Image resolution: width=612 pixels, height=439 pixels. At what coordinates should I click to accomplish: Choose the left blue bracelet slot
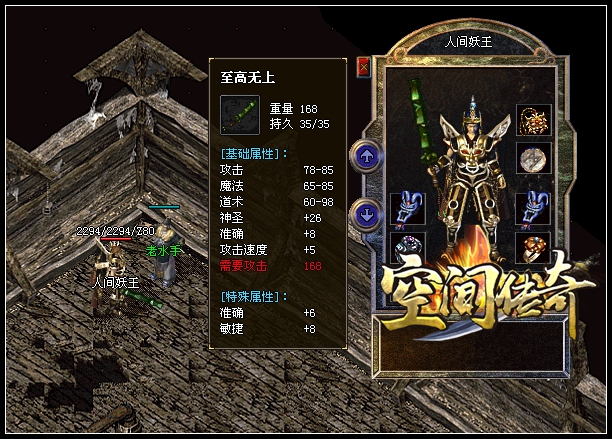click(405, 207)
